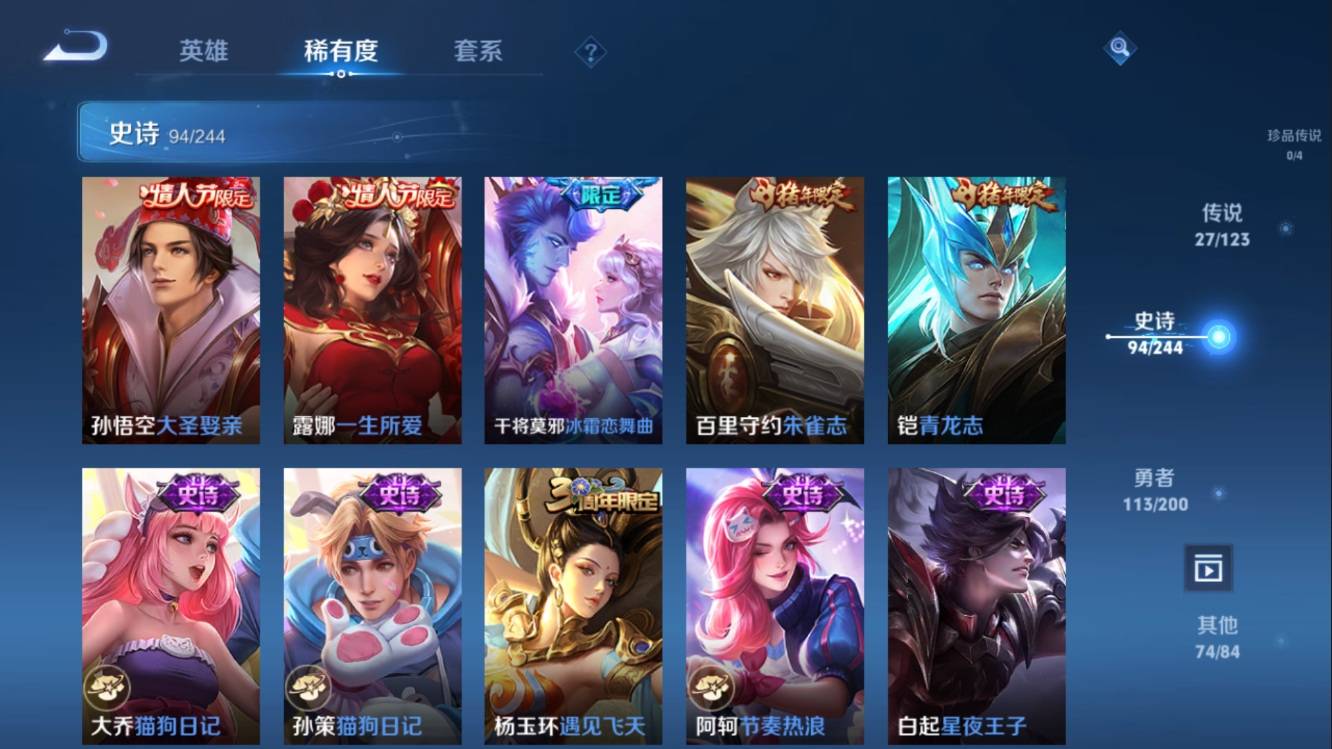This screenshot has width=1332, height=749.
Task: Click the video playback icon
Action: (x=1208, y=569)
